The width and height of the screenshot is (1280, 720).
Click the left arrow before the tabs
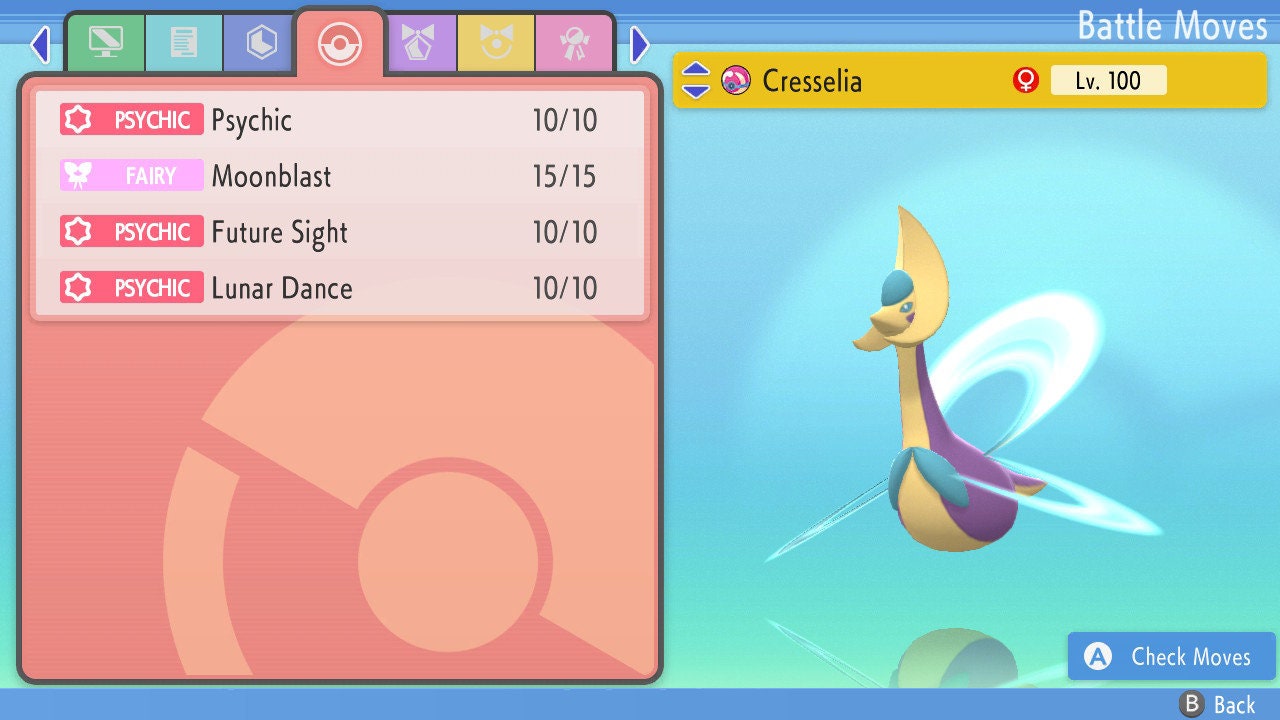(40, 44)
